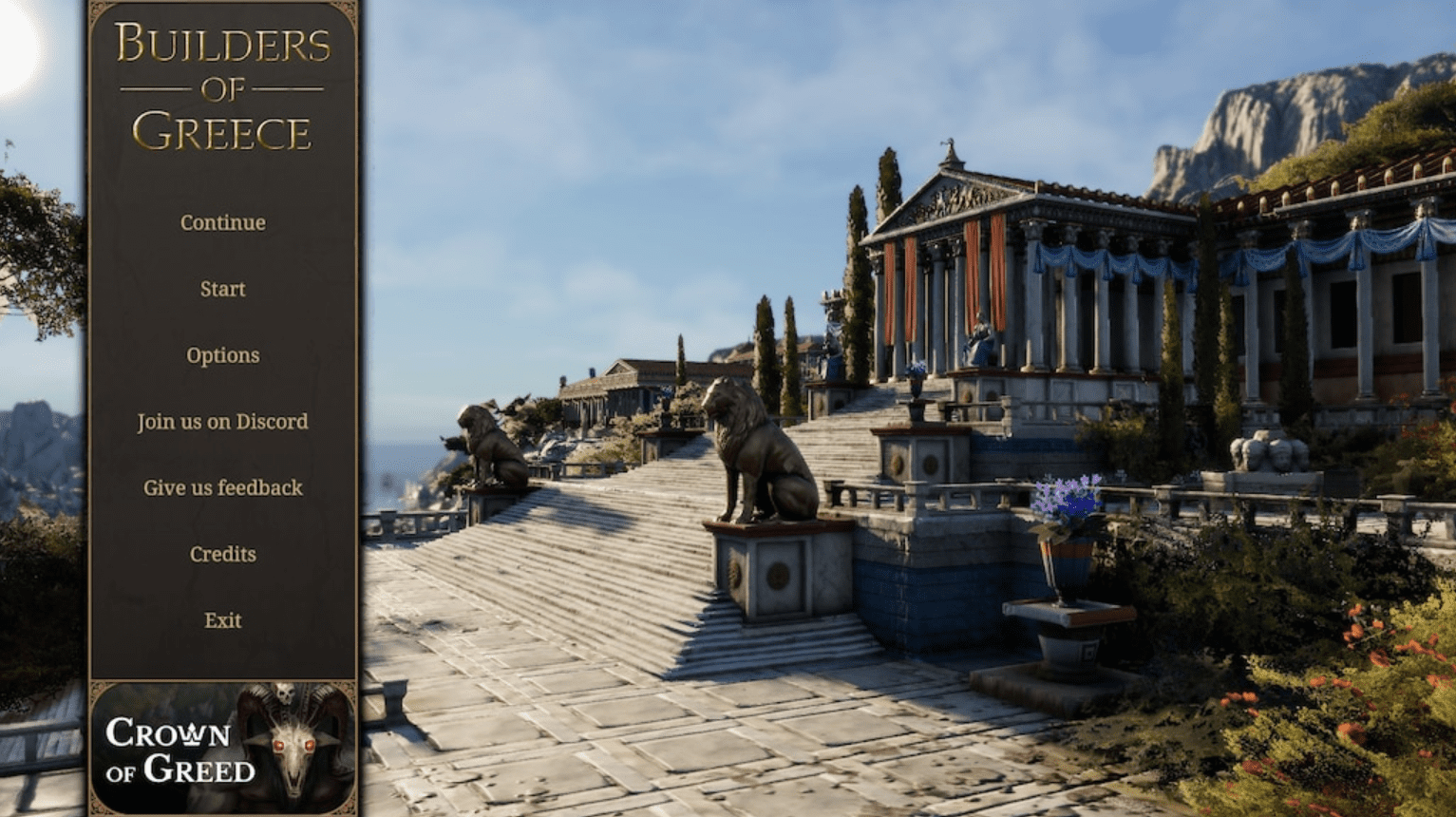View the game Credits
Screen dimensions: 1456x817
[222, 553]
